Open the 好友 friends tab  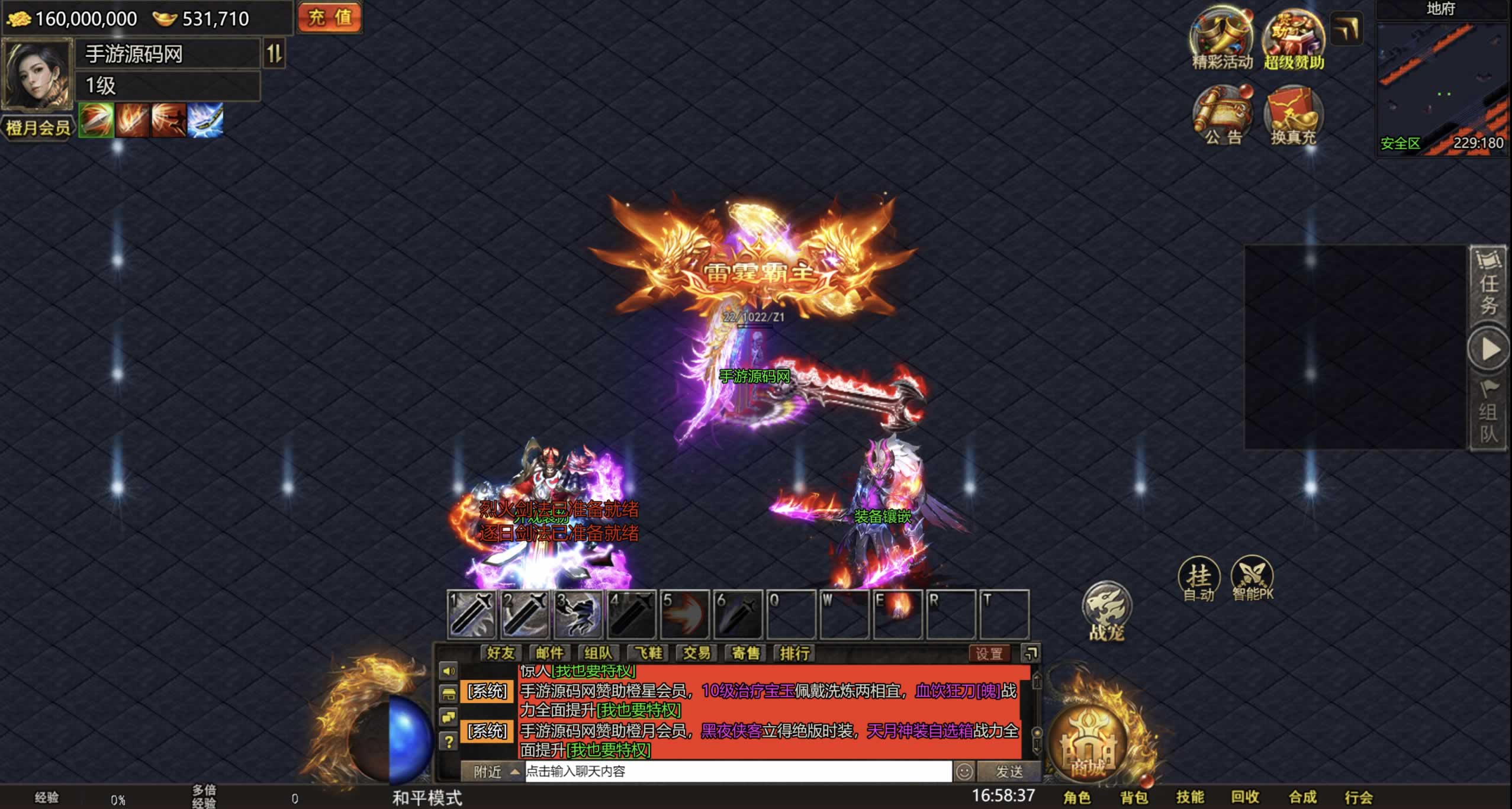(x=500, y=653)
